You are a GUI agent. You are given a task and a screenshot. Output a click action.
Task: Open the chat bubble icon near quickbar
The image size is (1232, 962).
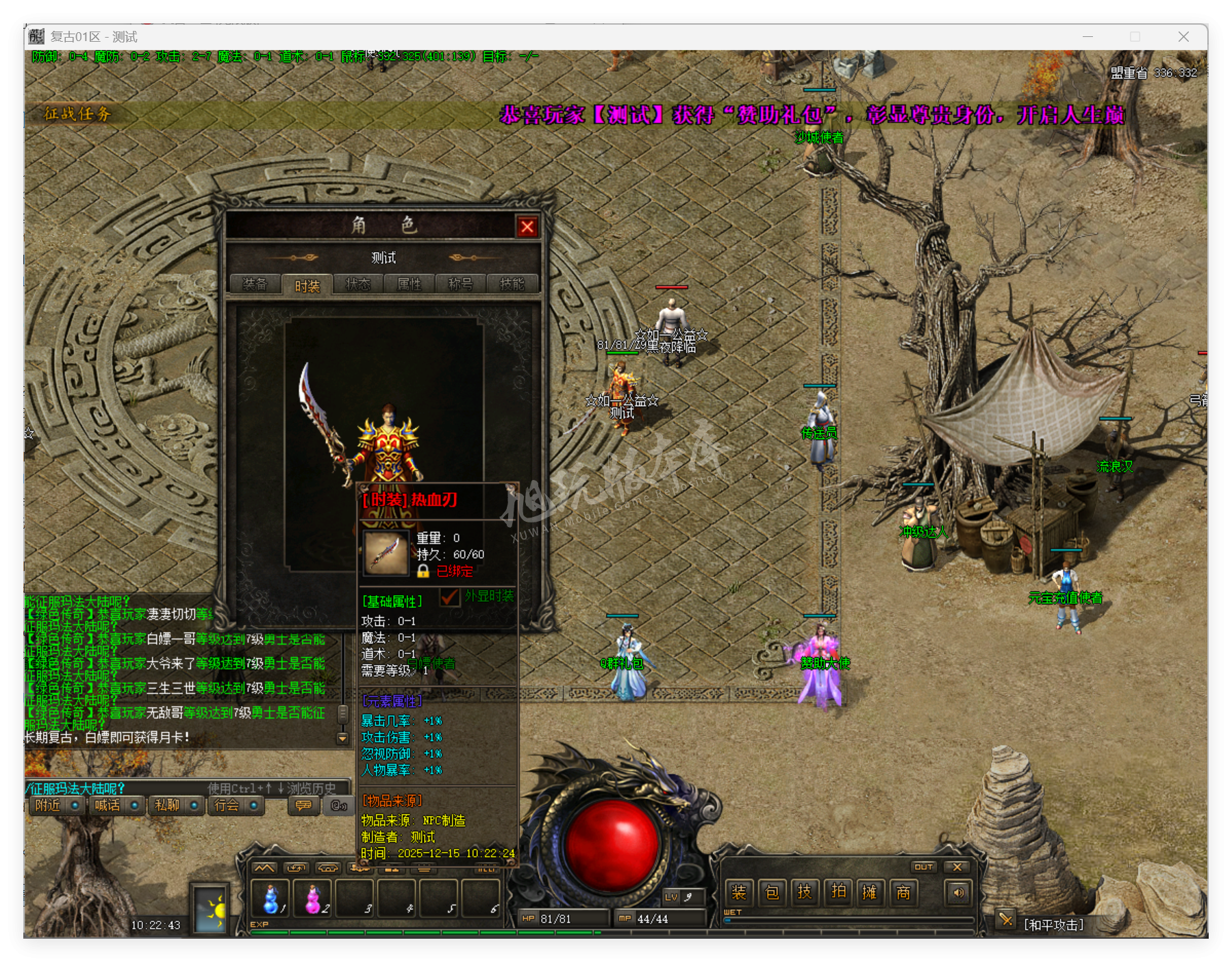303,806
